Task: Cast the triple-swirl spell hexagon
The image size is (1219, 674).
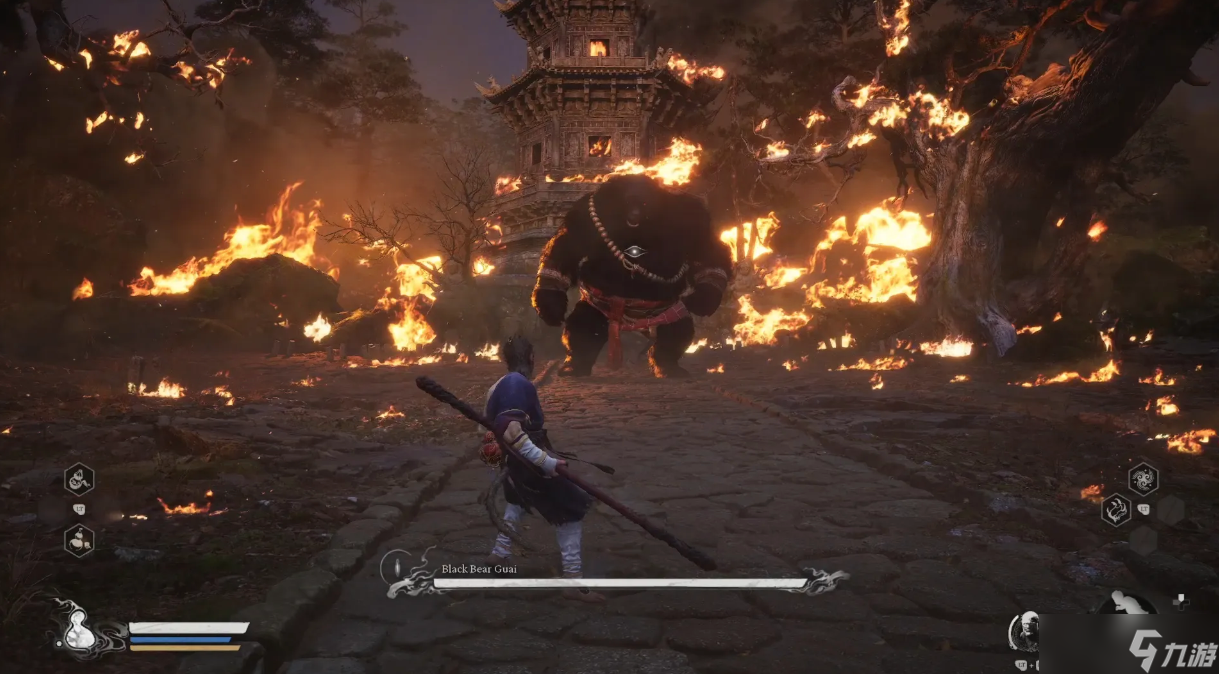Action: (1143, 478)
